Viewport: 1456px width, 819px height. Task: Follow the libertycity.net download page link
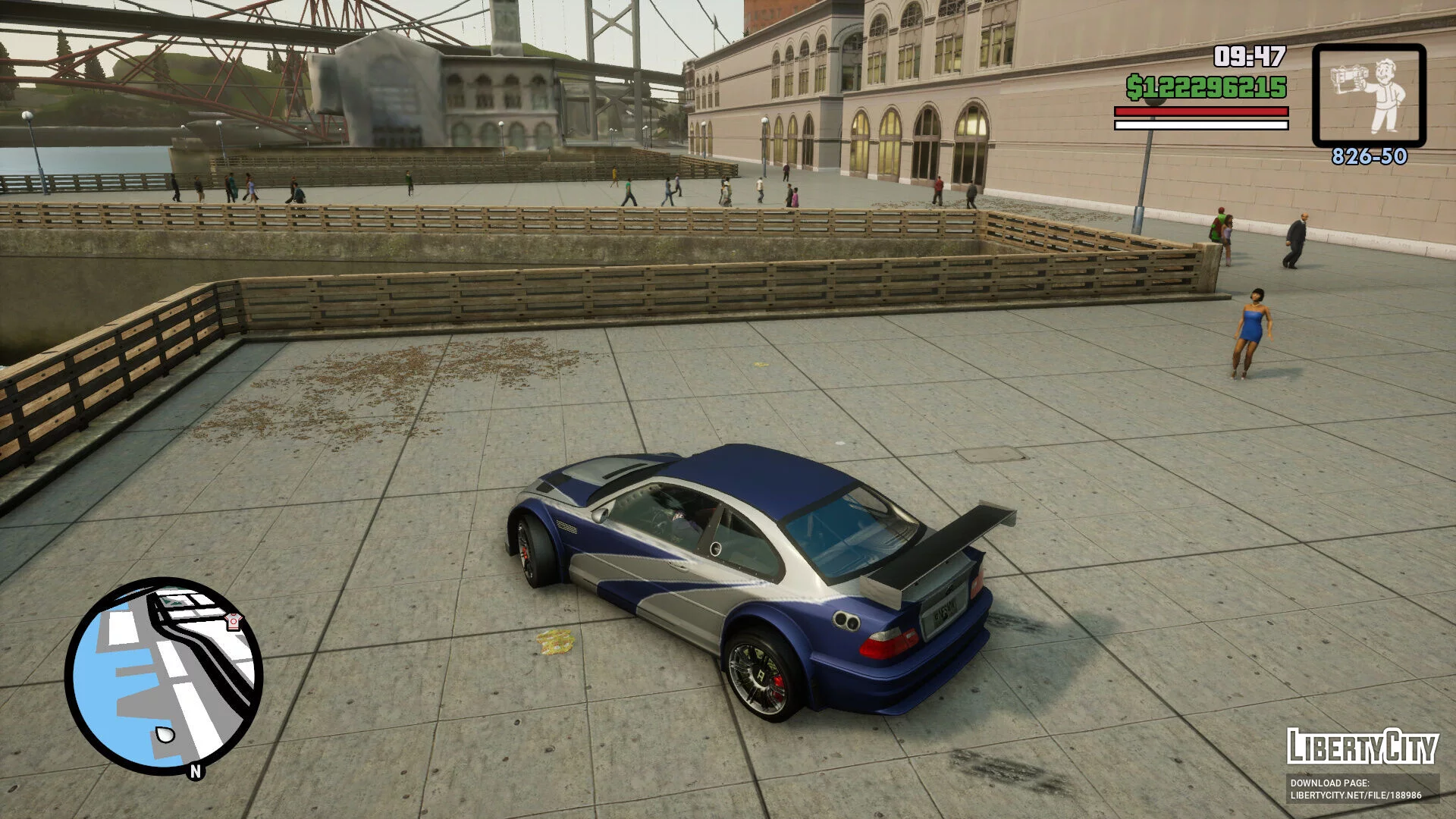click(x=1355, y=795)
